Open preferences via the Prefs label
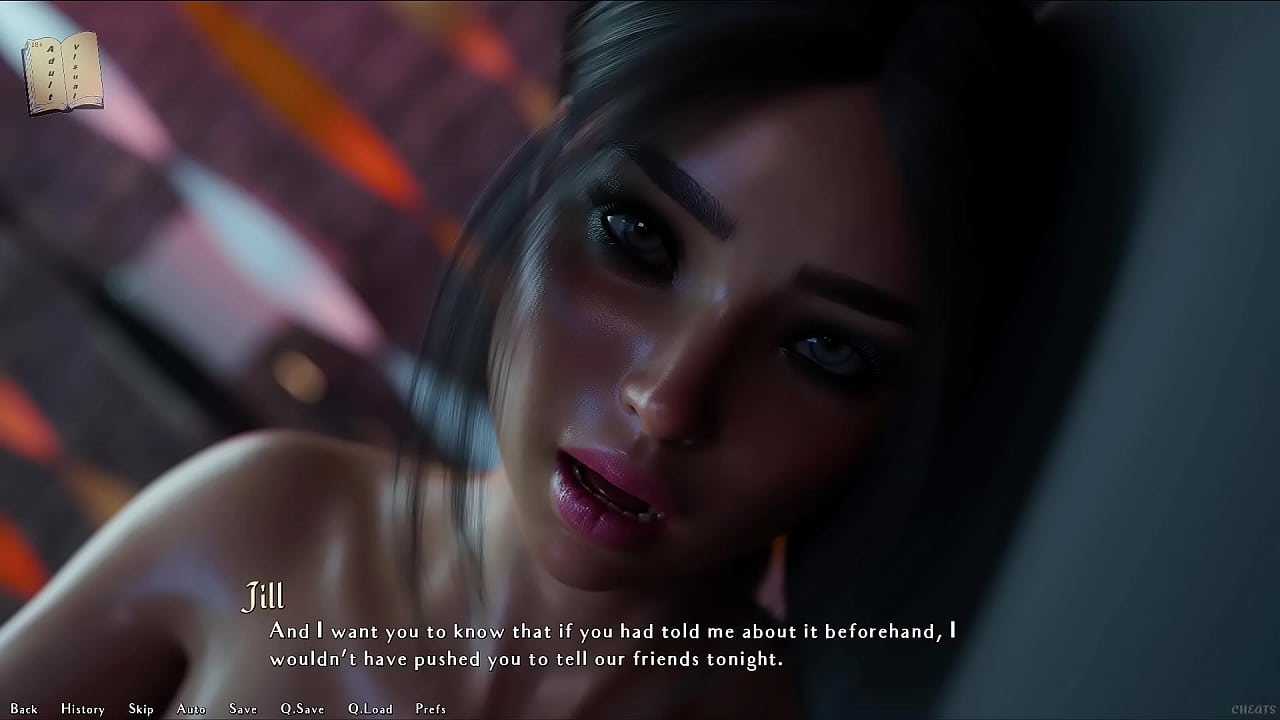Screen dimensions: 1280x720 point(431,708)
